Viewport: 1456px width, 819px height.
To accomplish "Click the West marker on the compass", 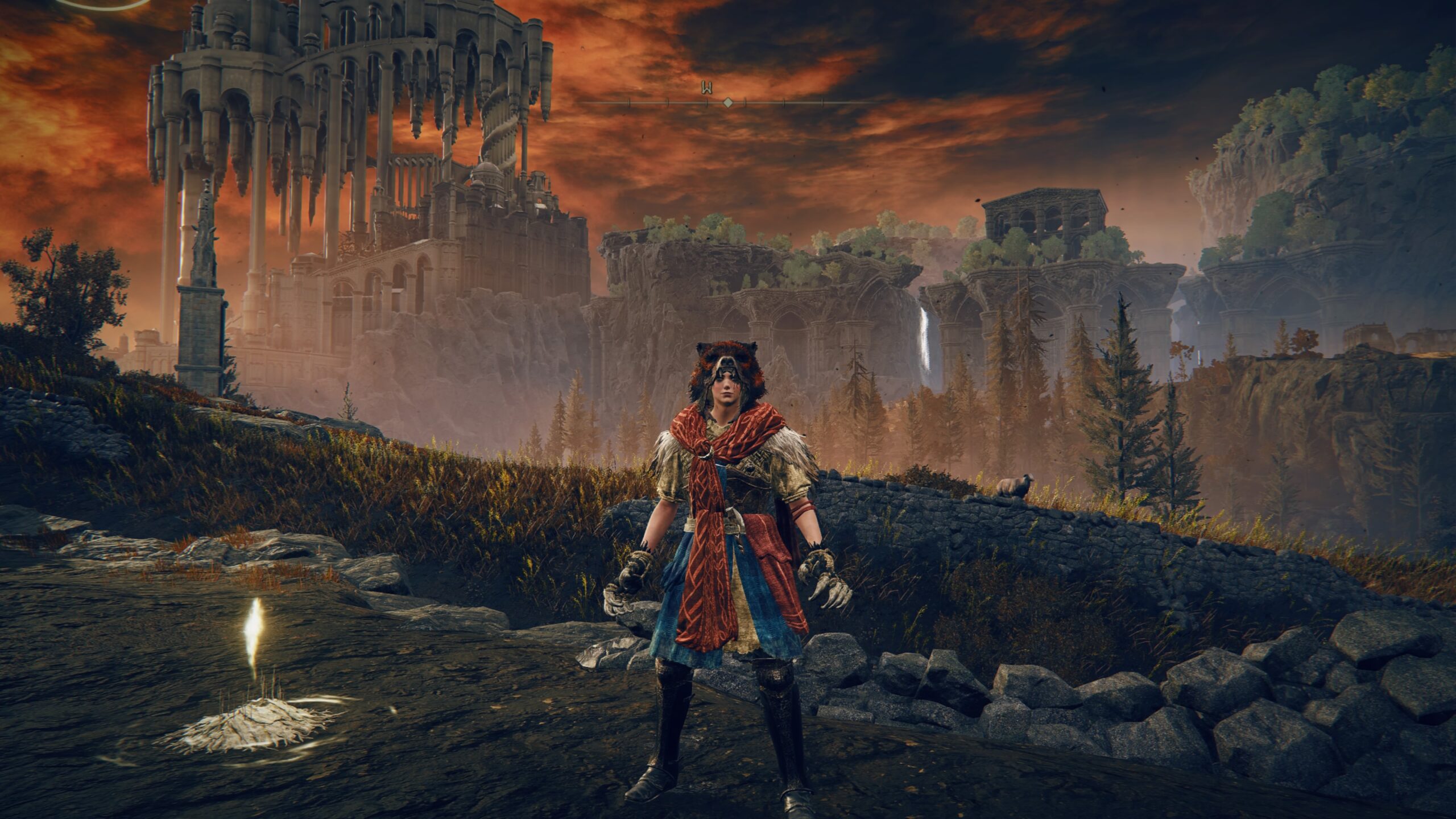I will point(708,88).
